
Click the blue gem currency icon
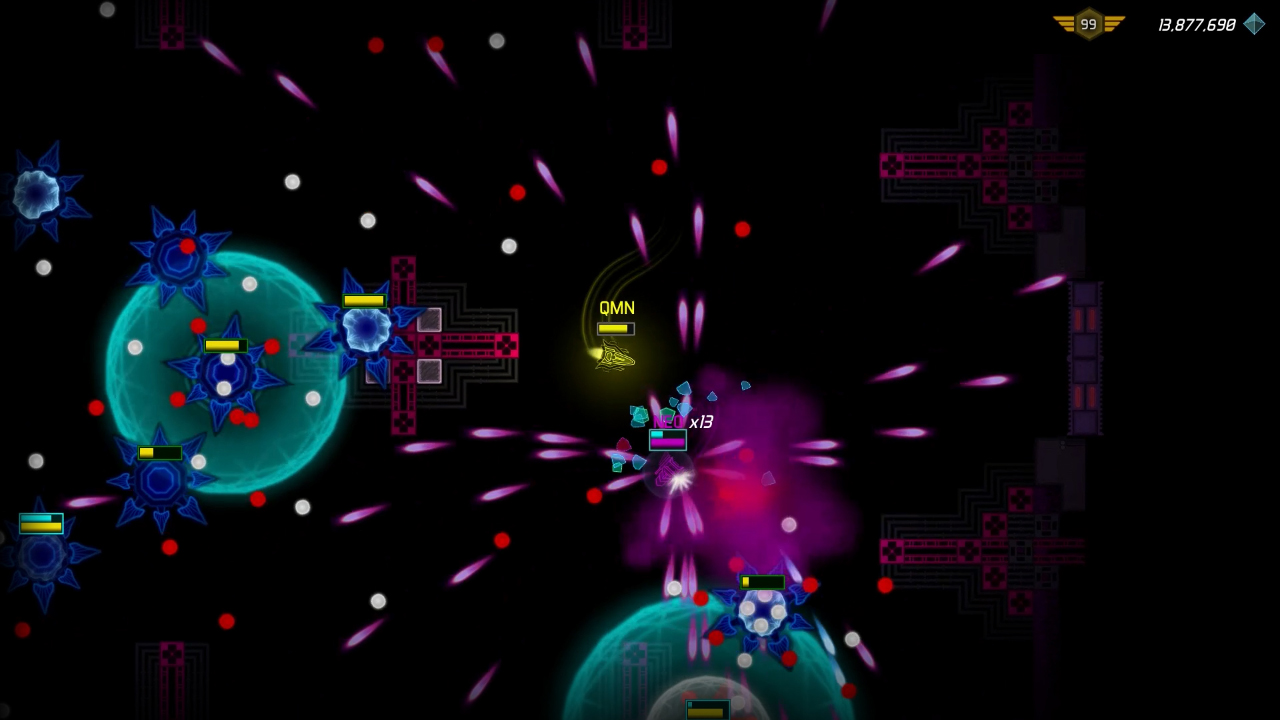1254,23
